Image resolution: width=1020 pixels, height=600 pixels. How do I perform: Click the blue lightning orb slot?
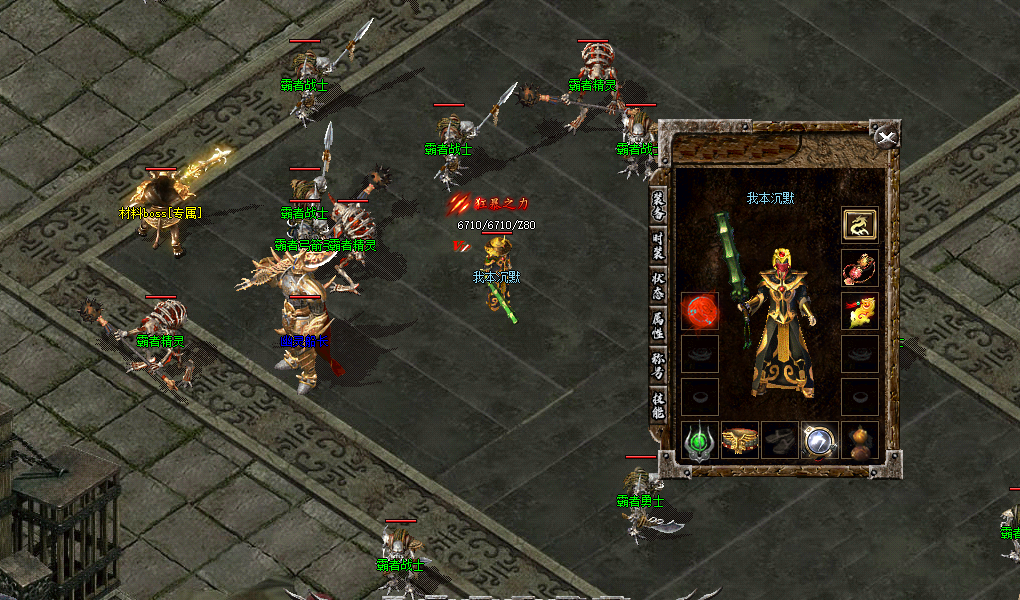[x=819, y=440]
